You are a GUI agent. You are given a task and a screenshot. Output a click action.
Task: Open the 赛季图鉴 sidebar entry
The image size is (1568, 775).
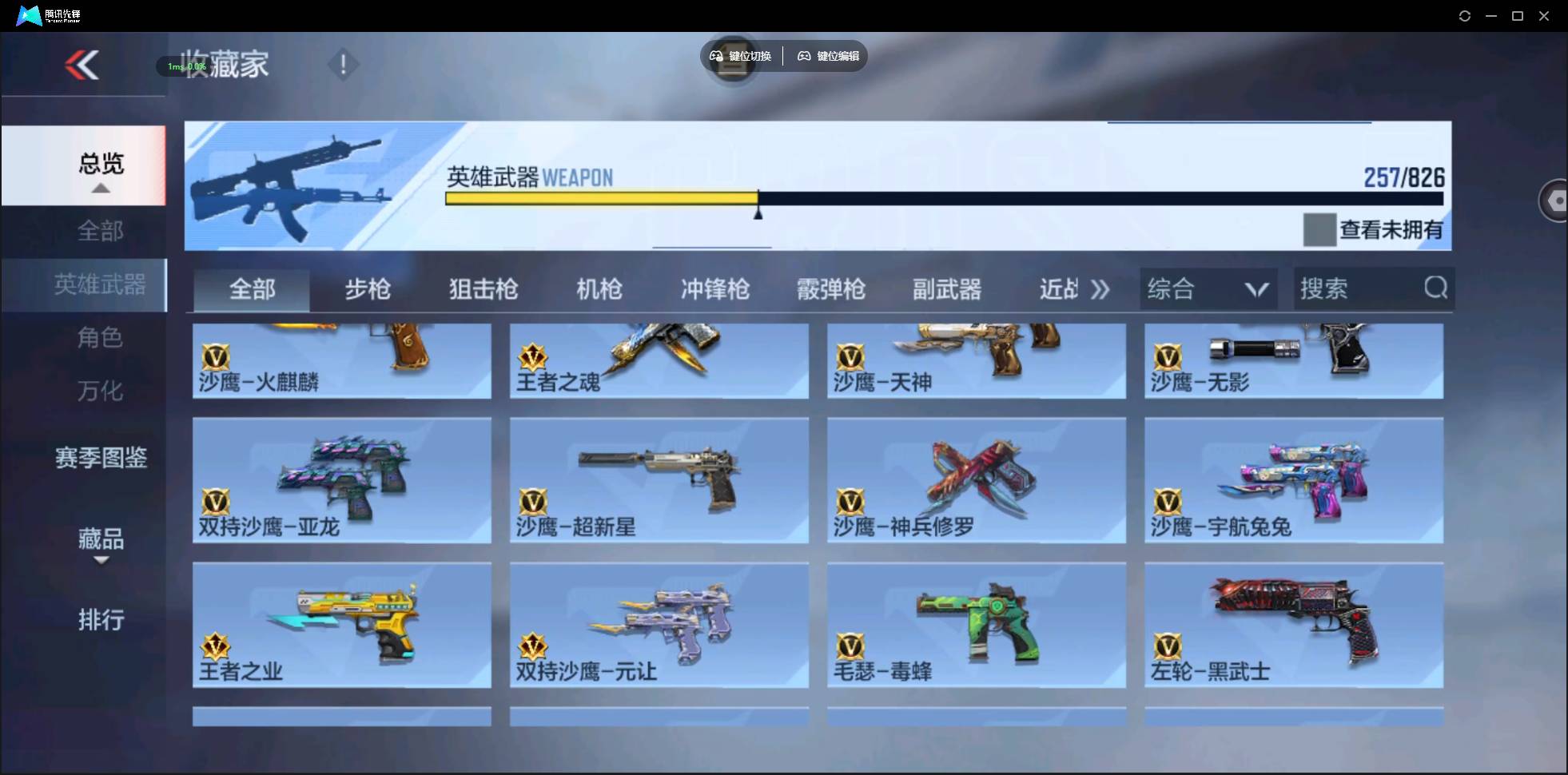(x=99, y=457)
